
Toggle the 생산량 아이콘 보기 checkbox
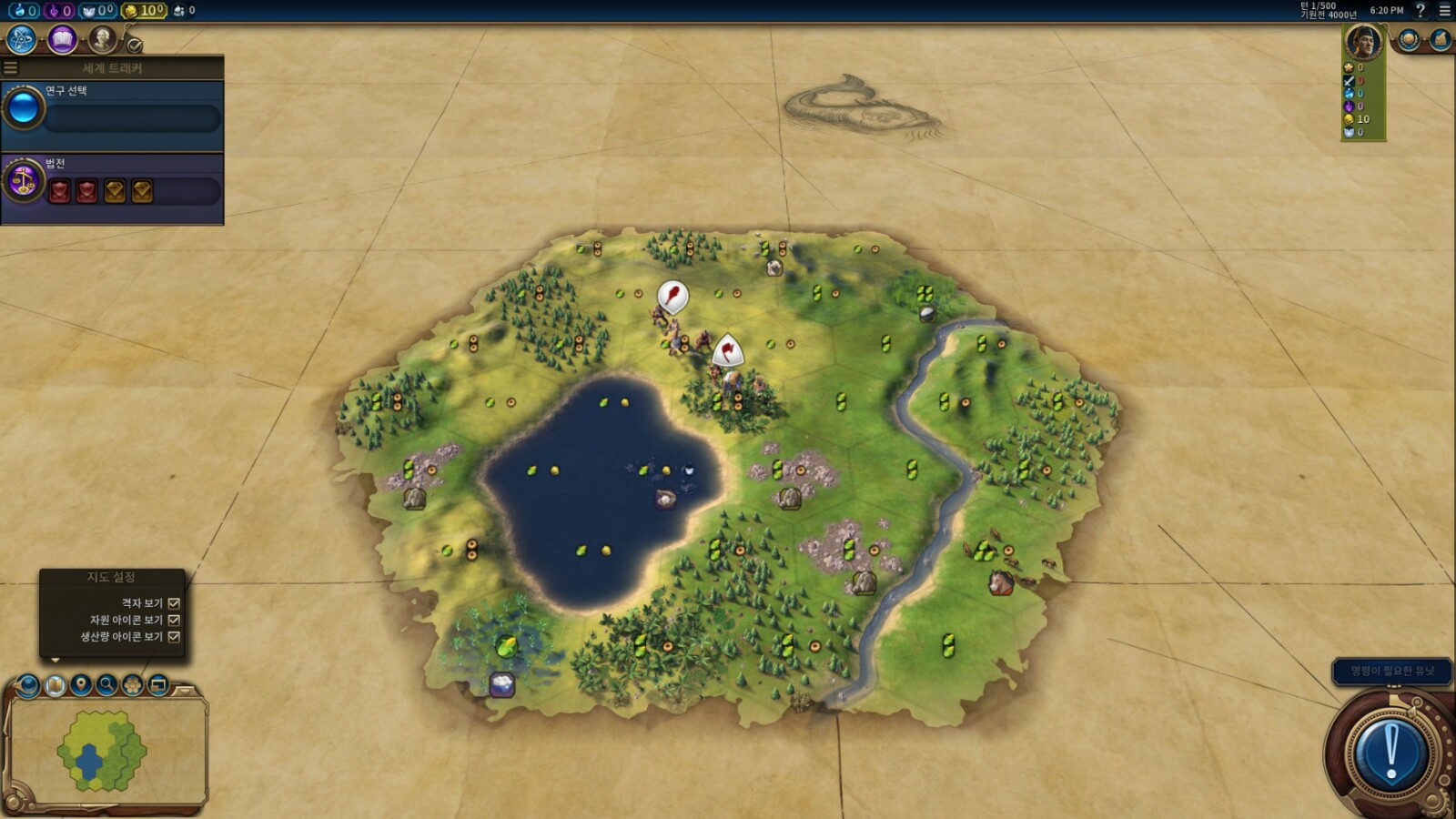(174, 637)
